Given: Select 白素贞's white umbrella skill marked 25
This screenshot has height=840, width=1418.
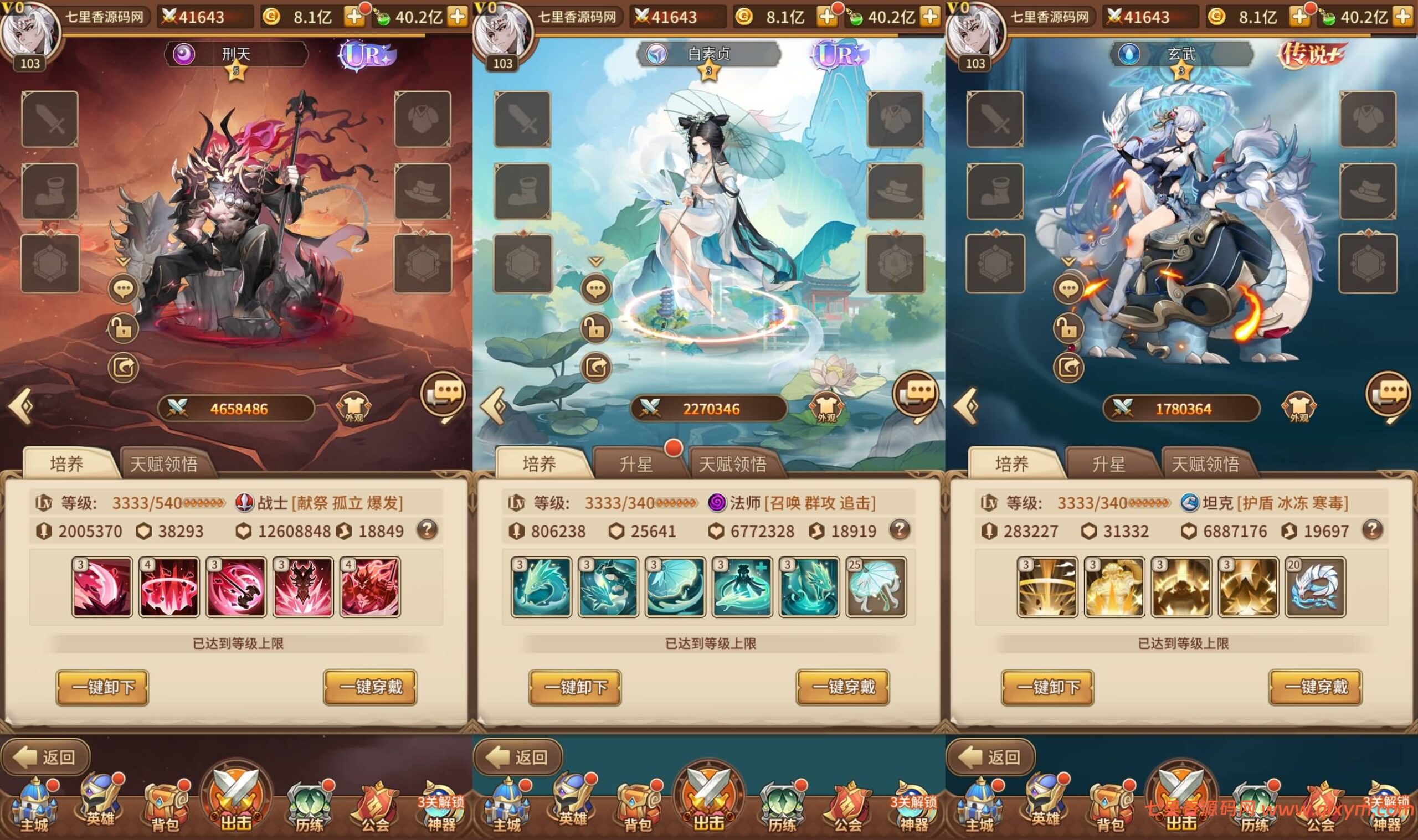Looking at the screenshot, I should point(876,586).
